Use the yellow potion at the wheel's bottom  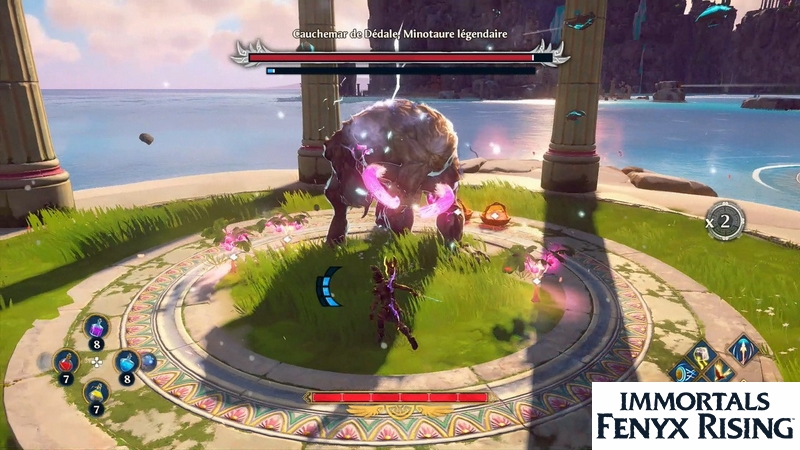(96, 392)
